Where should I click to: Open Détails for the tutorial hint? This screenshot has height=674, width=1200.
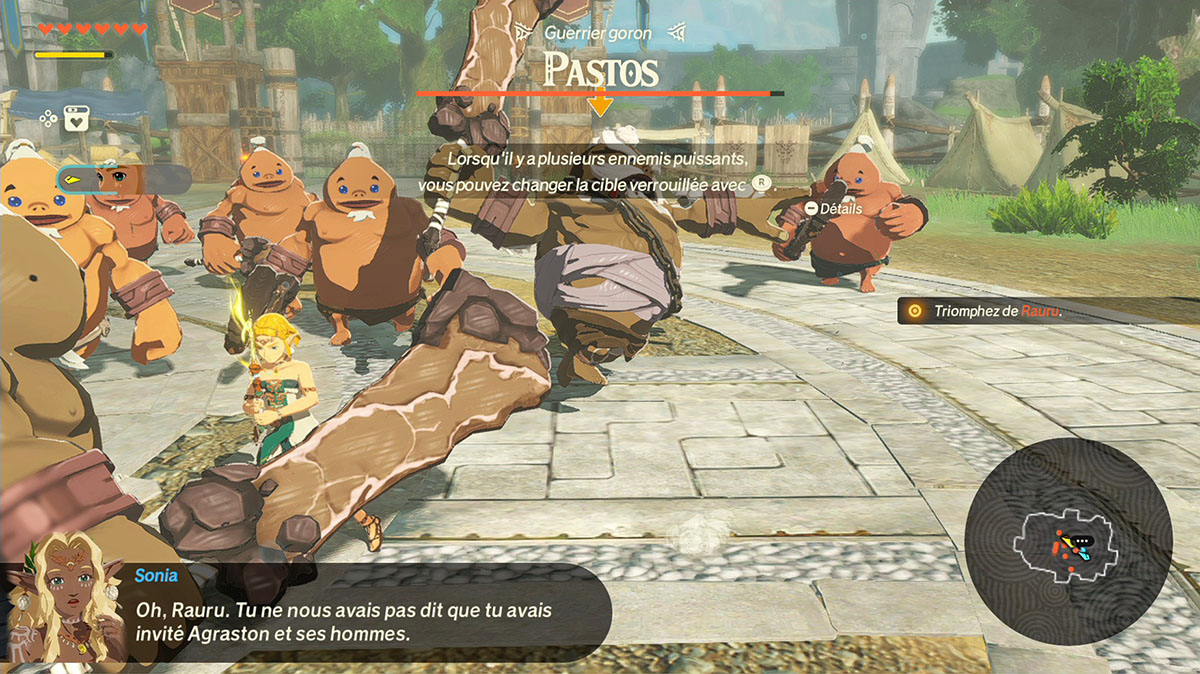point(833,208)
